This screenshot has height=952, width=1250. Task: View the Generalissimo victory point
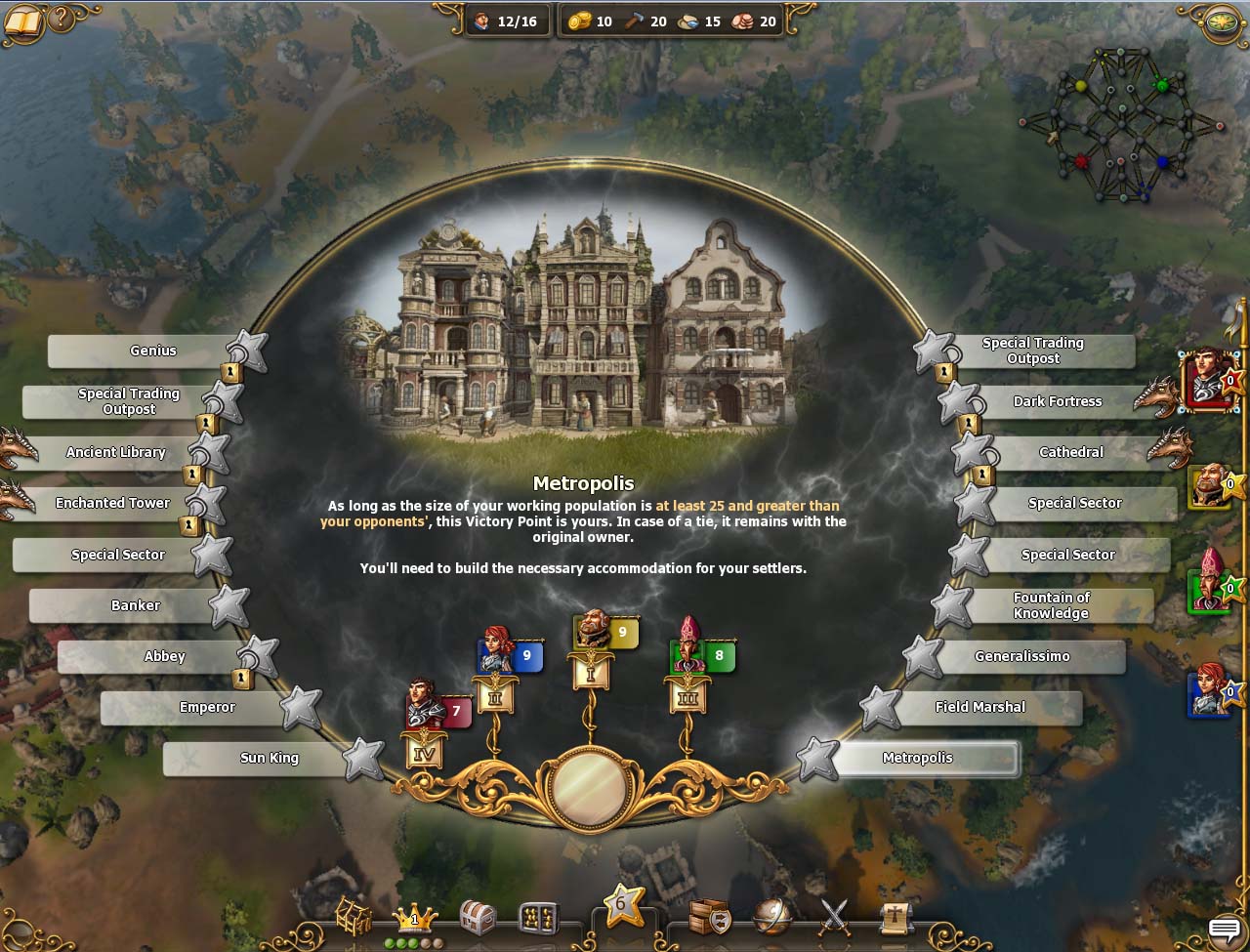coord(1021,657)
